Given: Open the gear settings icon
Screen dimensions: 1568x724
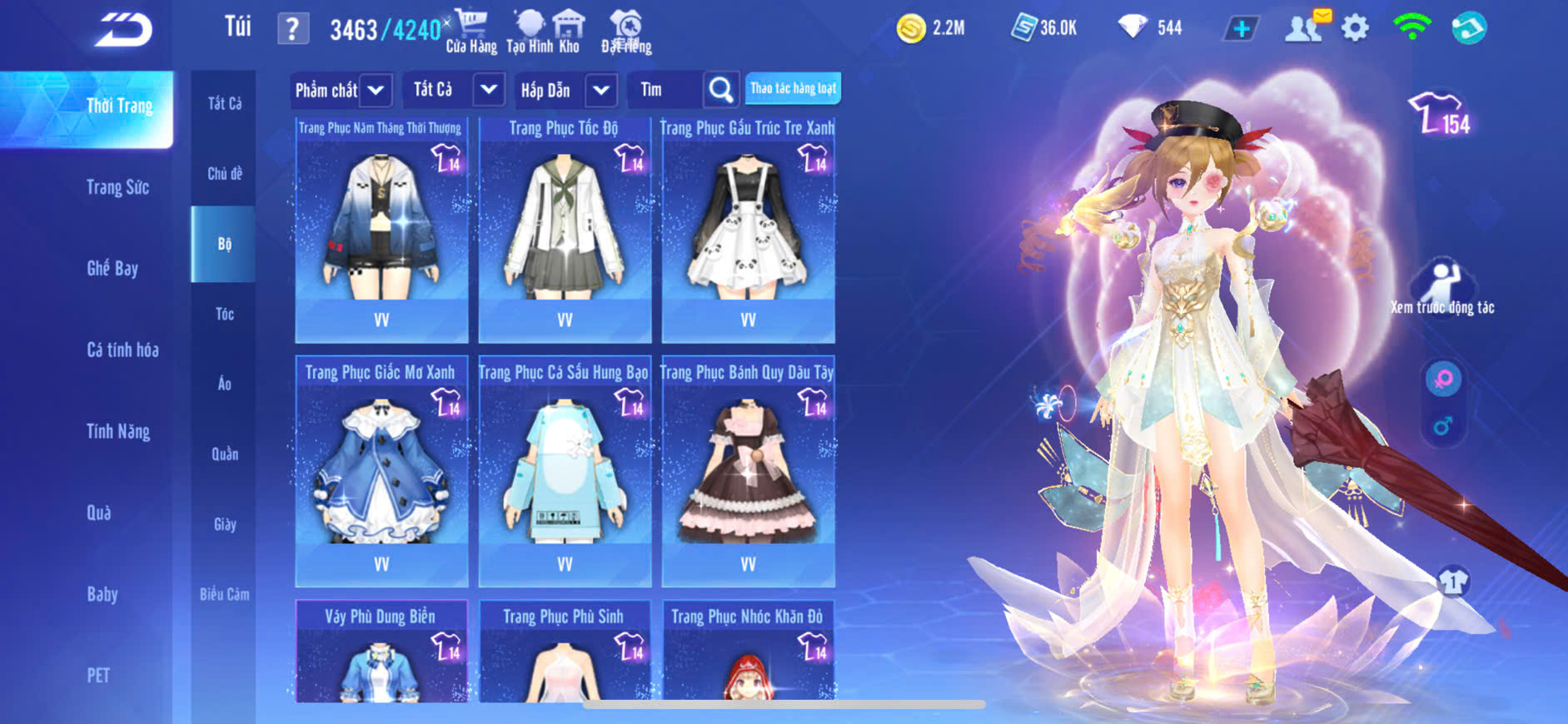Looking at the screenshot, I should [1355, 28].
